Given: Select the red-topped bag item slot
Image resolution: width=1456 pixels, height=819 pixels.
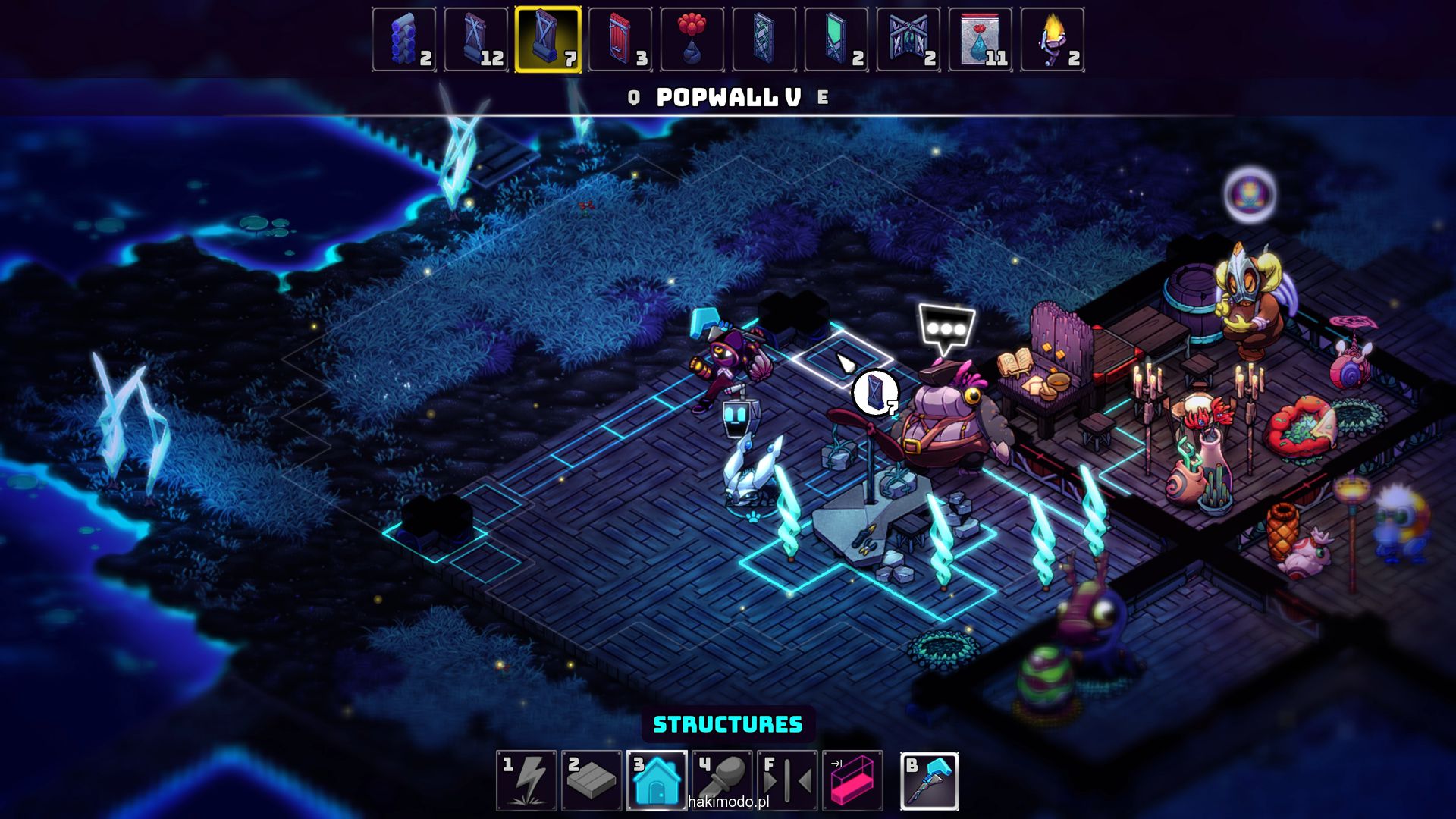Looking at the screenshot, I should pyautogui.click(x=981, y=39).
